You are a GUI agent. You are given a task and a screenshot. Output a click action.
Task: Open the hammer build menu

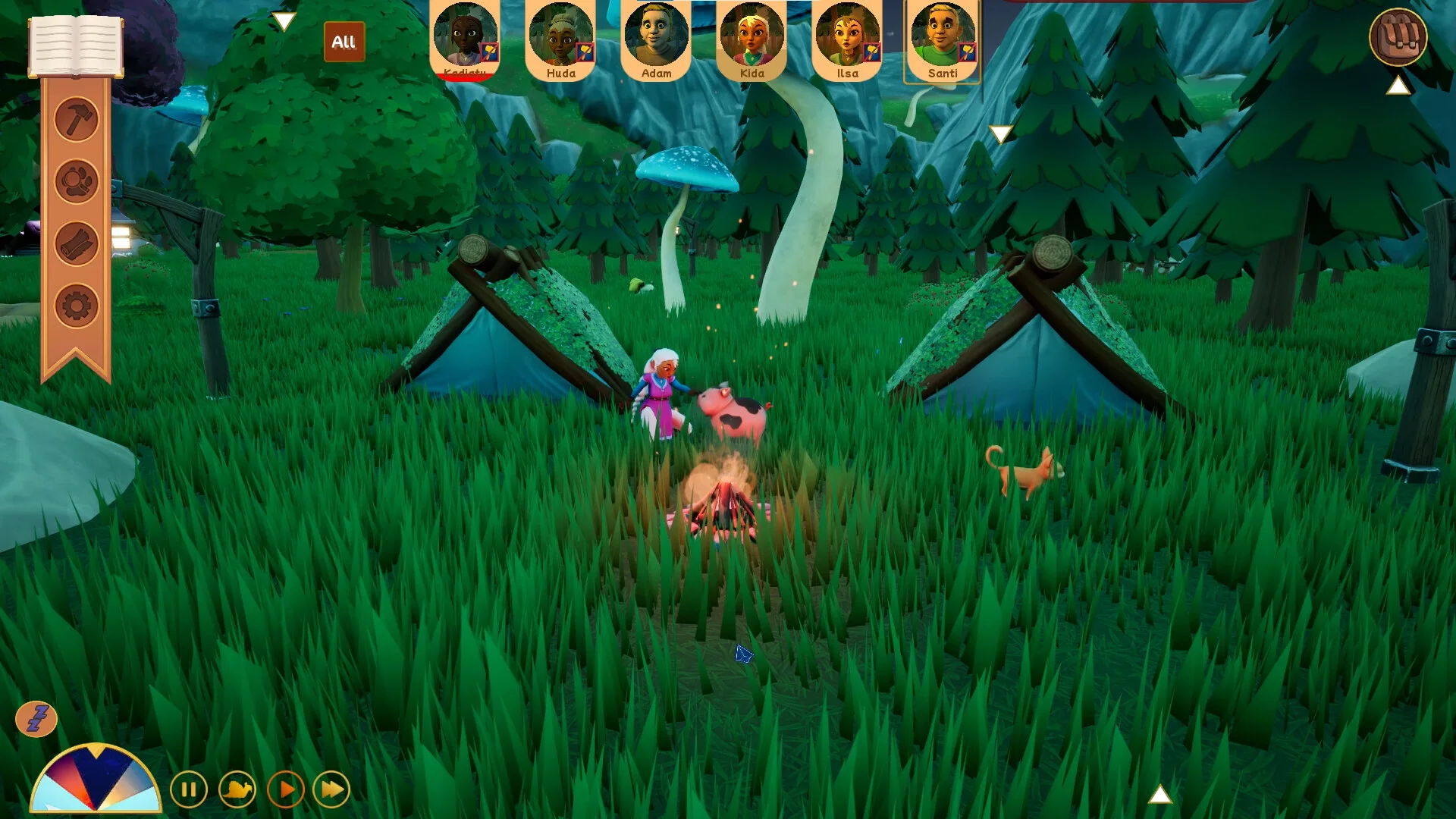click(77, 119)
